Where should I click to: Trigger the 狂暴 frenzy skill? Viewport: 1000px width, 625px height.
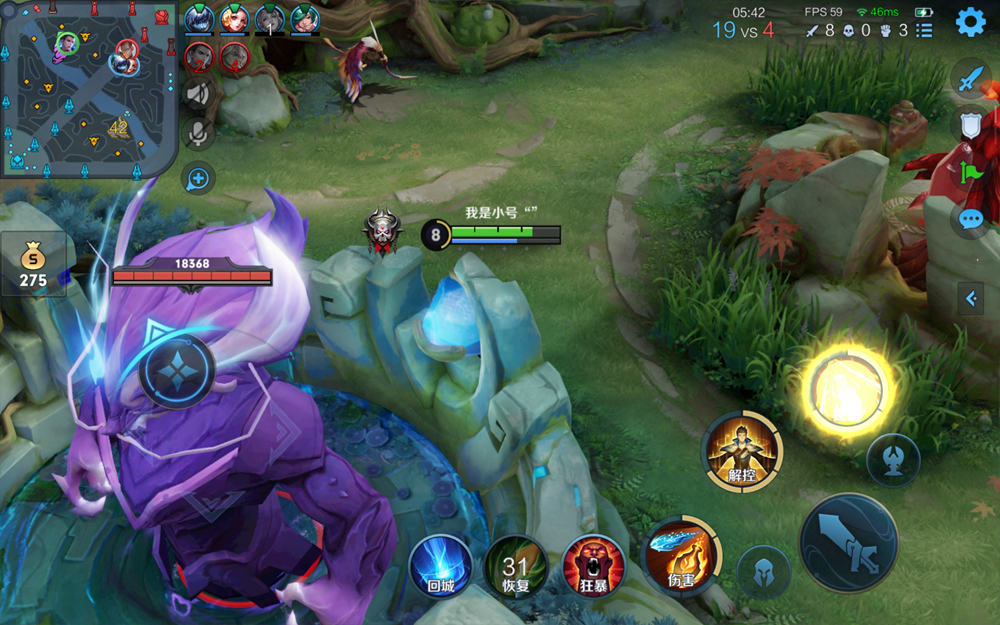[594, 566]
